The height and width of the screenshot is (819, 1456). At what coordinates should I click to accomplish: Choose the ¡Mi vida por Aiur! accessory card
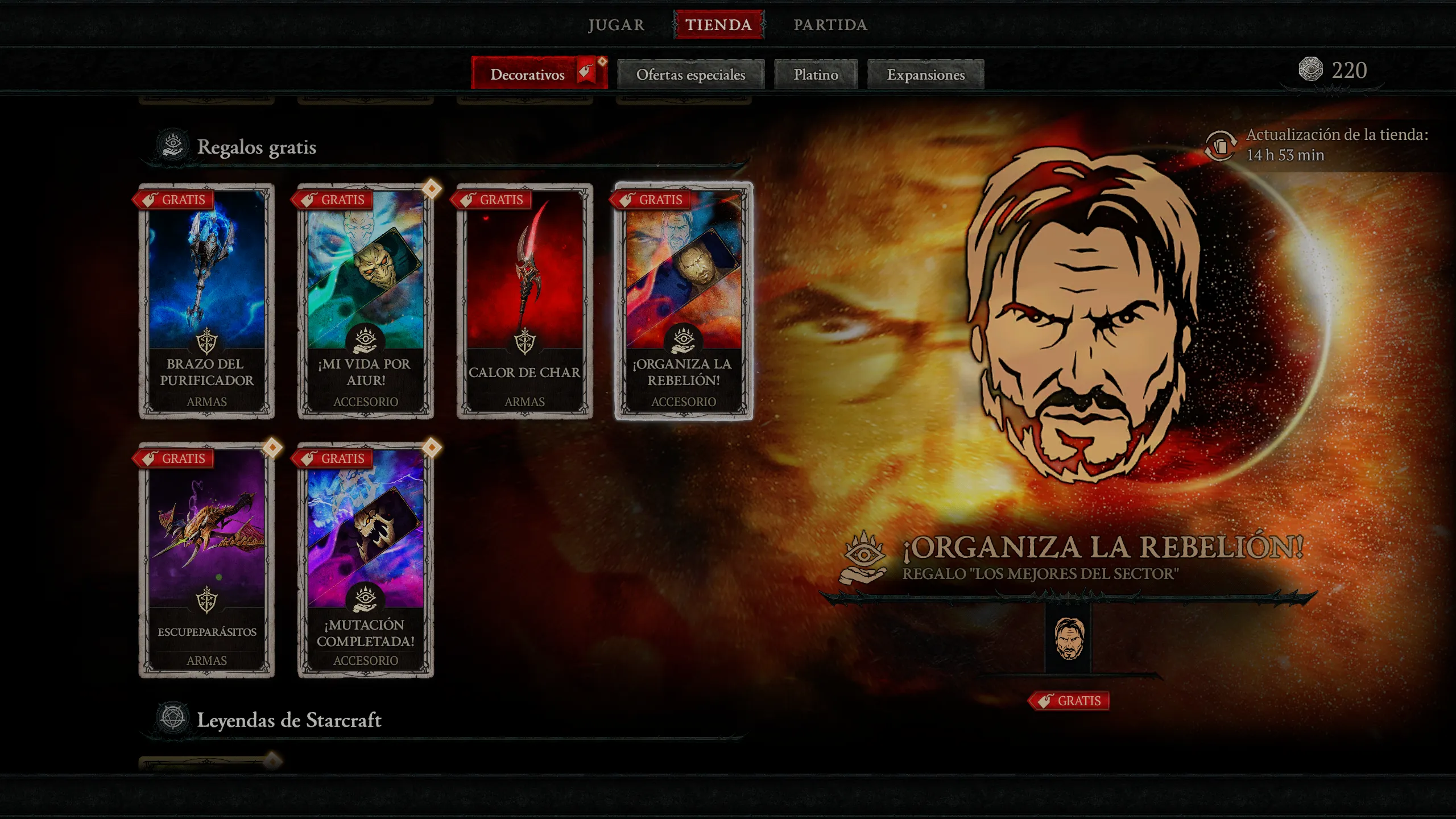pyautogui.click(x=366, y=301)
